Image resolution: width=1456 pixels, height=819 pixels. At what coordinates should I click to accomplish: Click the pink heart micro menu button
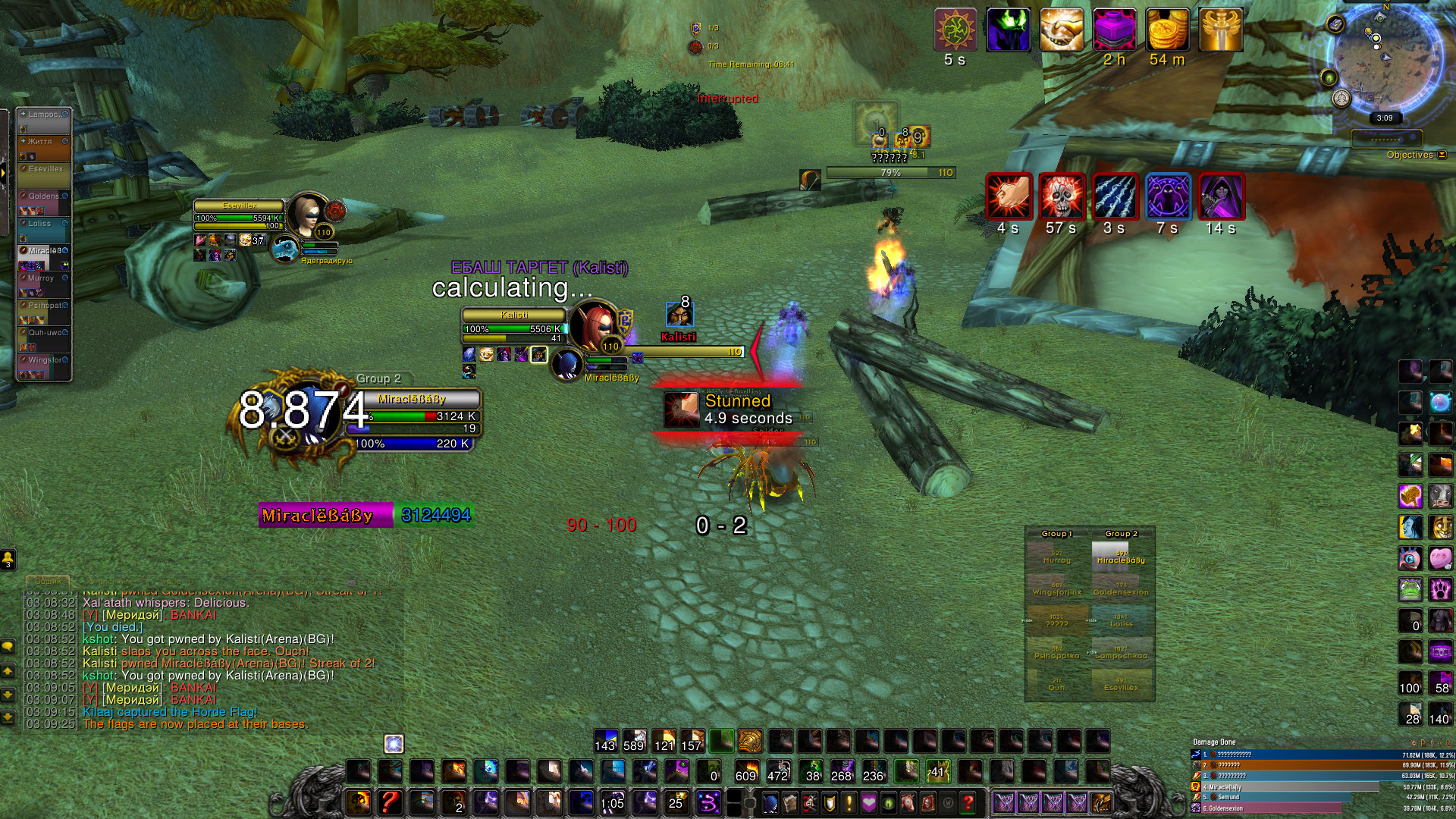pyautogui.click(x=868, y=802)
